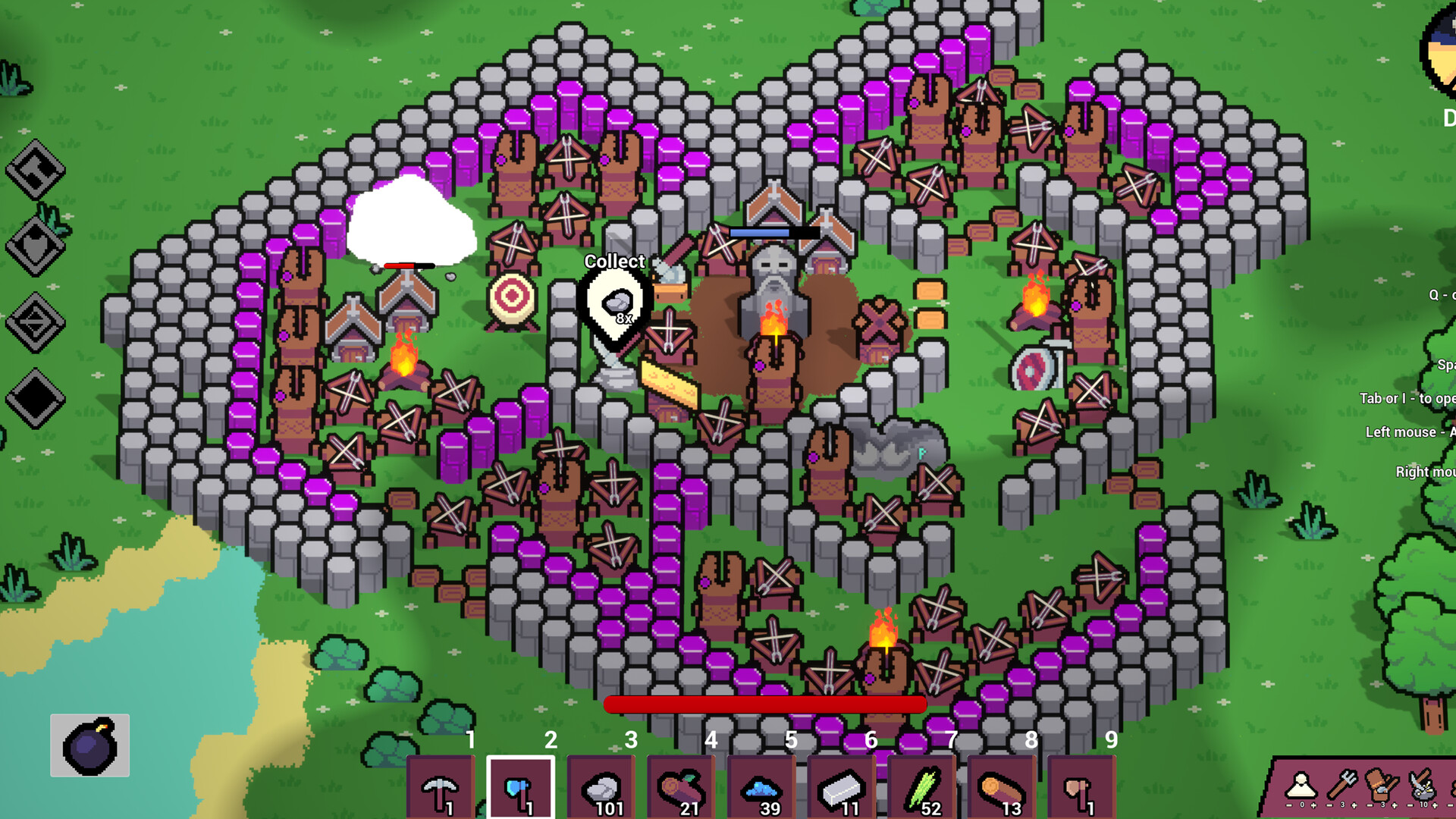Image resolution: width=1456 pixels, height=819 pixels.
Task: Open the hammer diamond icon
Action: [x=36, y=170]
